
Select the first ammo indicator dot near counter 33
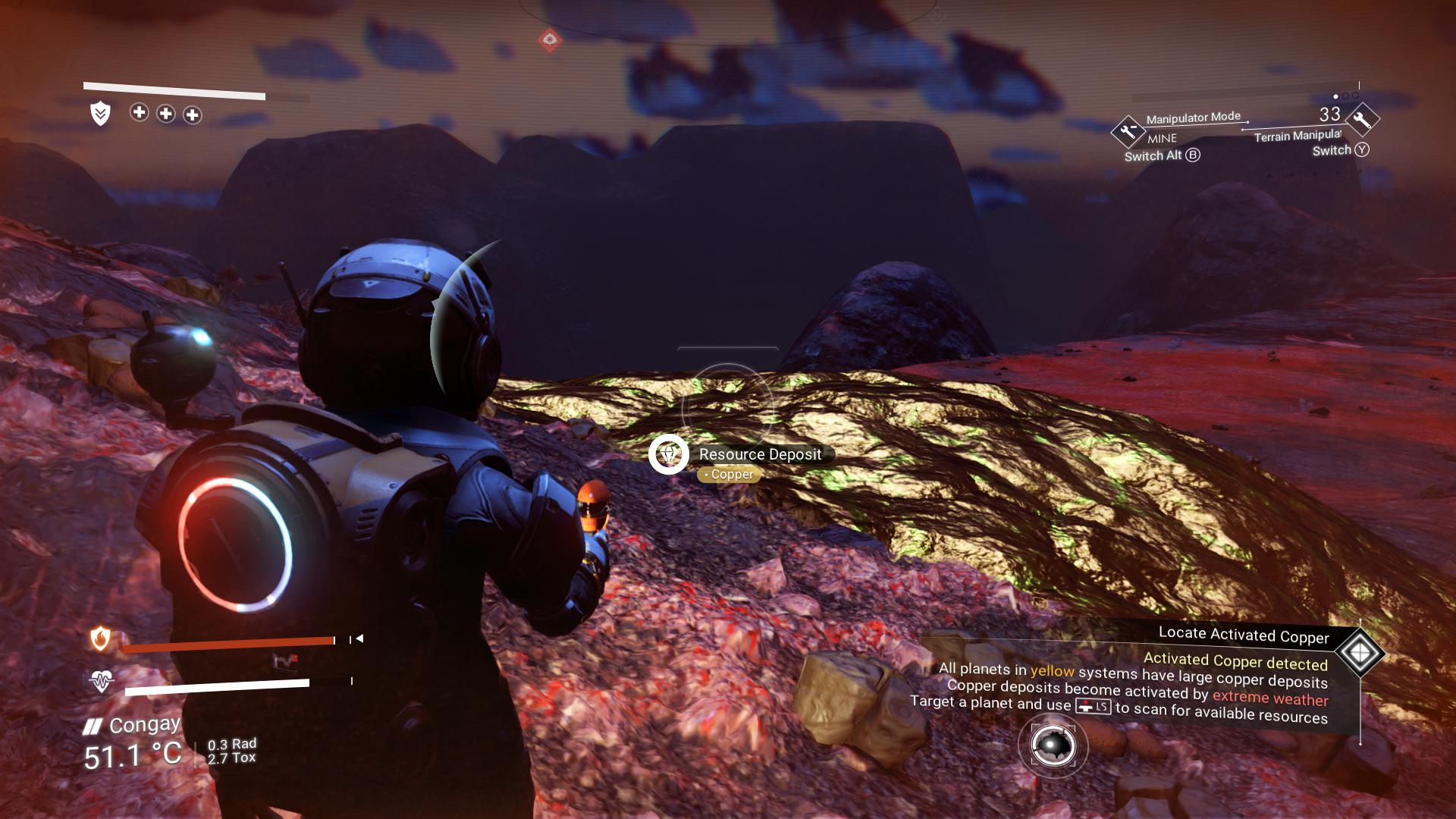1335,97
